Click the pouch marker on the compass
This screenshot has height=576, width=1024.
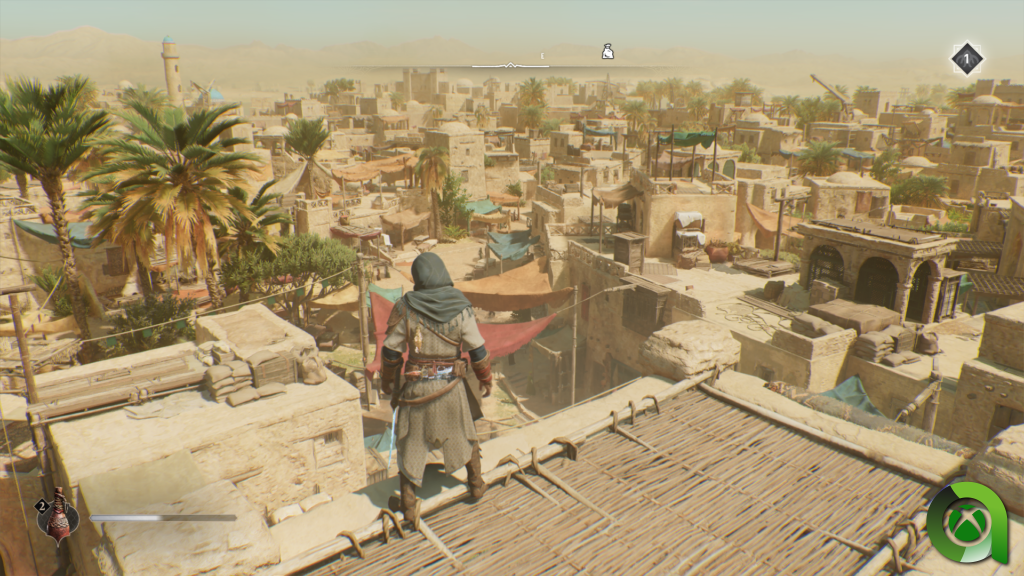click(x=607, y=51)
